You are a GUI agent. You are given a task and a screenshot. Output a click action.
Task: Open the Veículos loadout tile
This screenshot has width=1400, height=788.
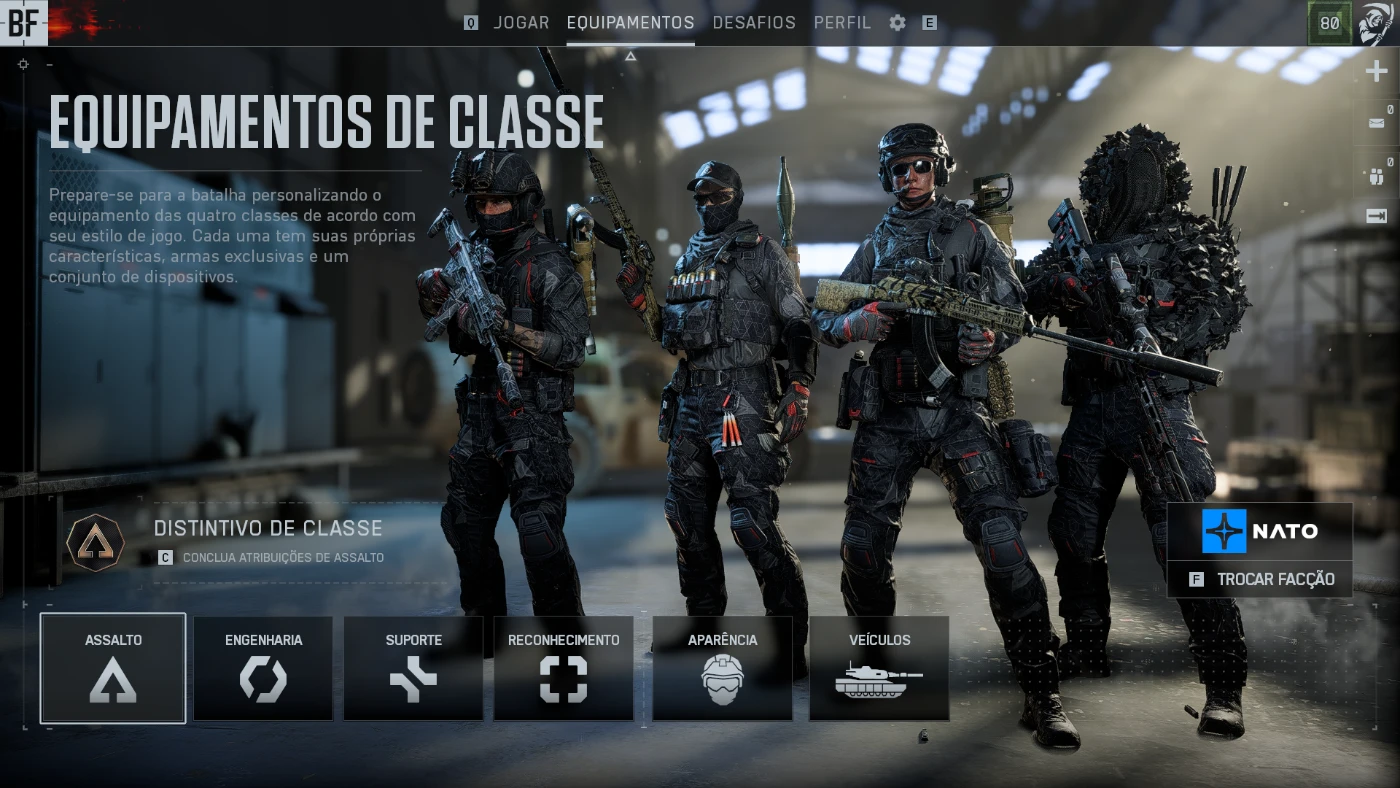(x=879, y=668)
